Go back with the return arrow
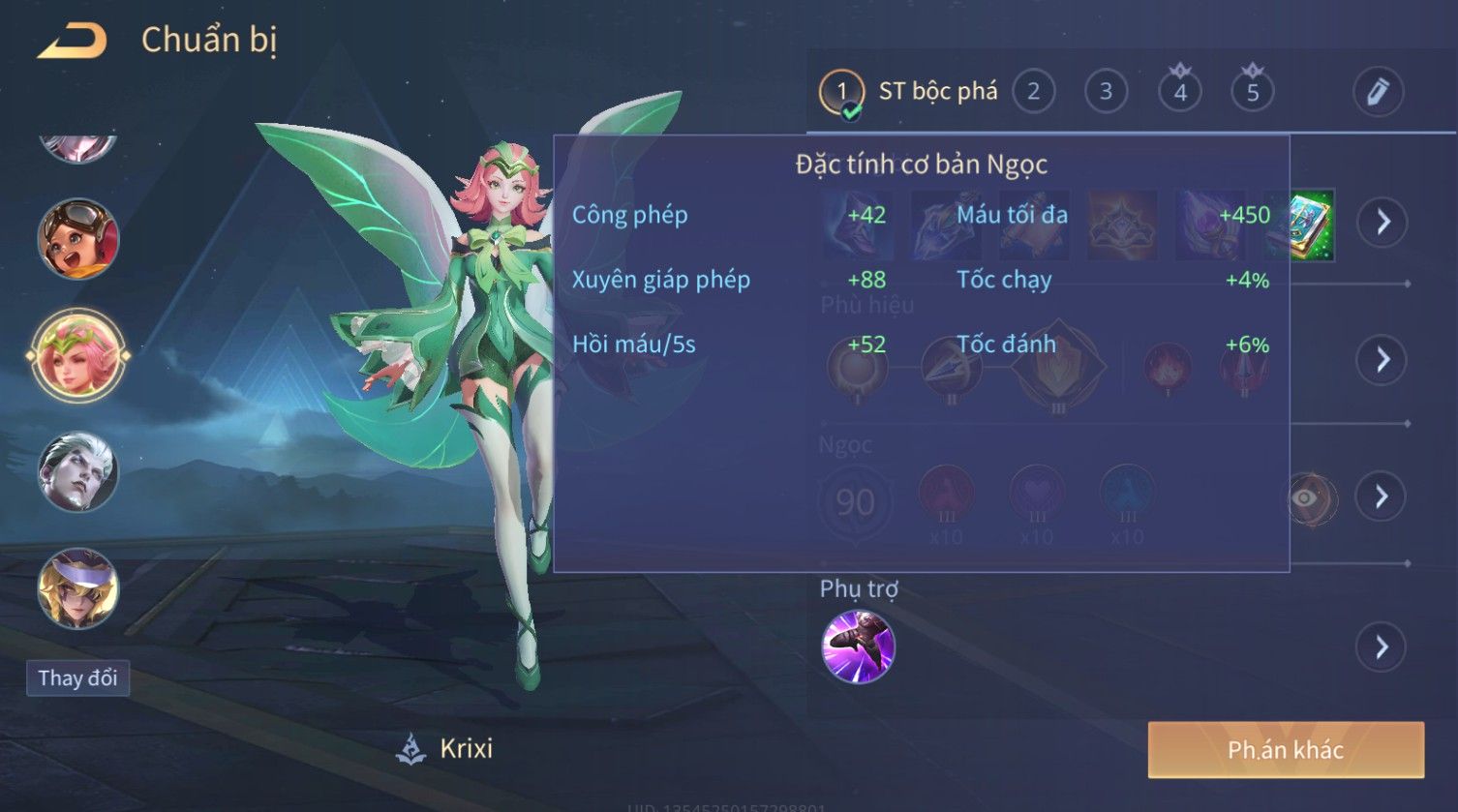 pos(72,42)
